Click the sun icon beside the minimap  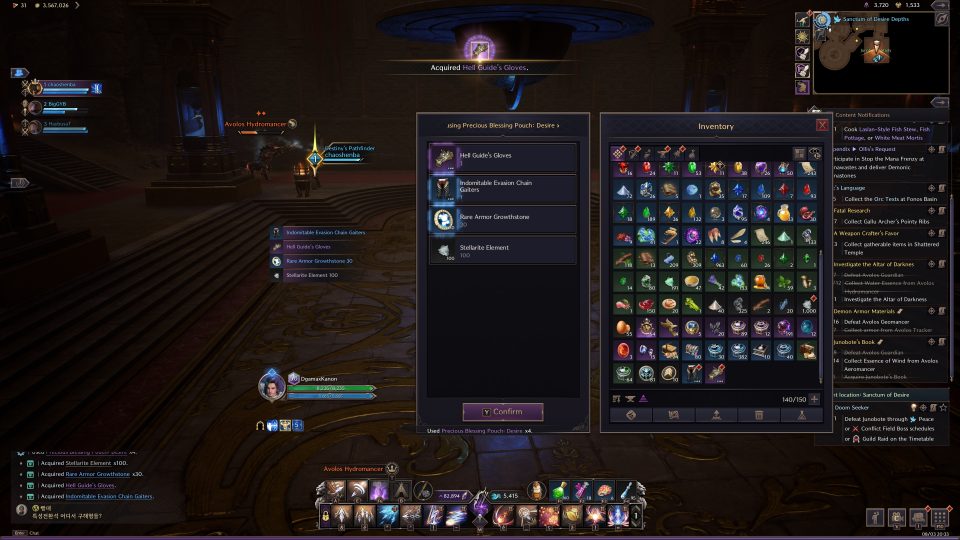(x=802, y=35)
